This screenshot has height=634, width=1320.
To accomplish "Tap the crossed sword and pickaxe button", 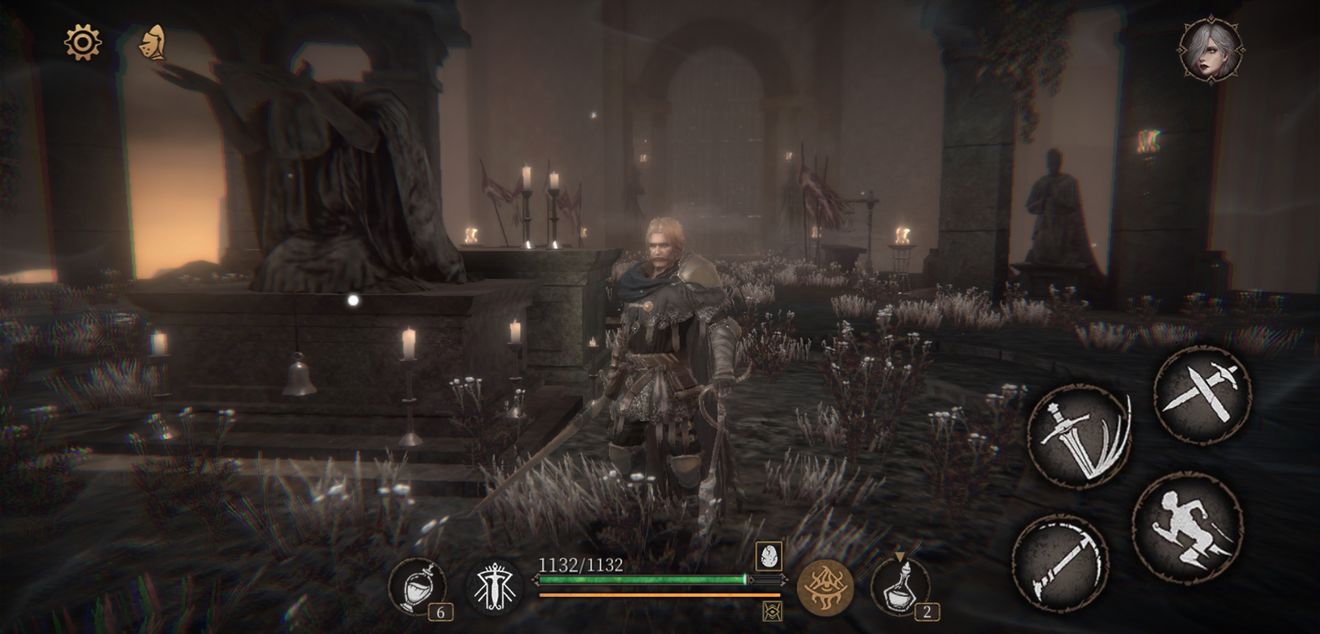I will coord(1203,394).
